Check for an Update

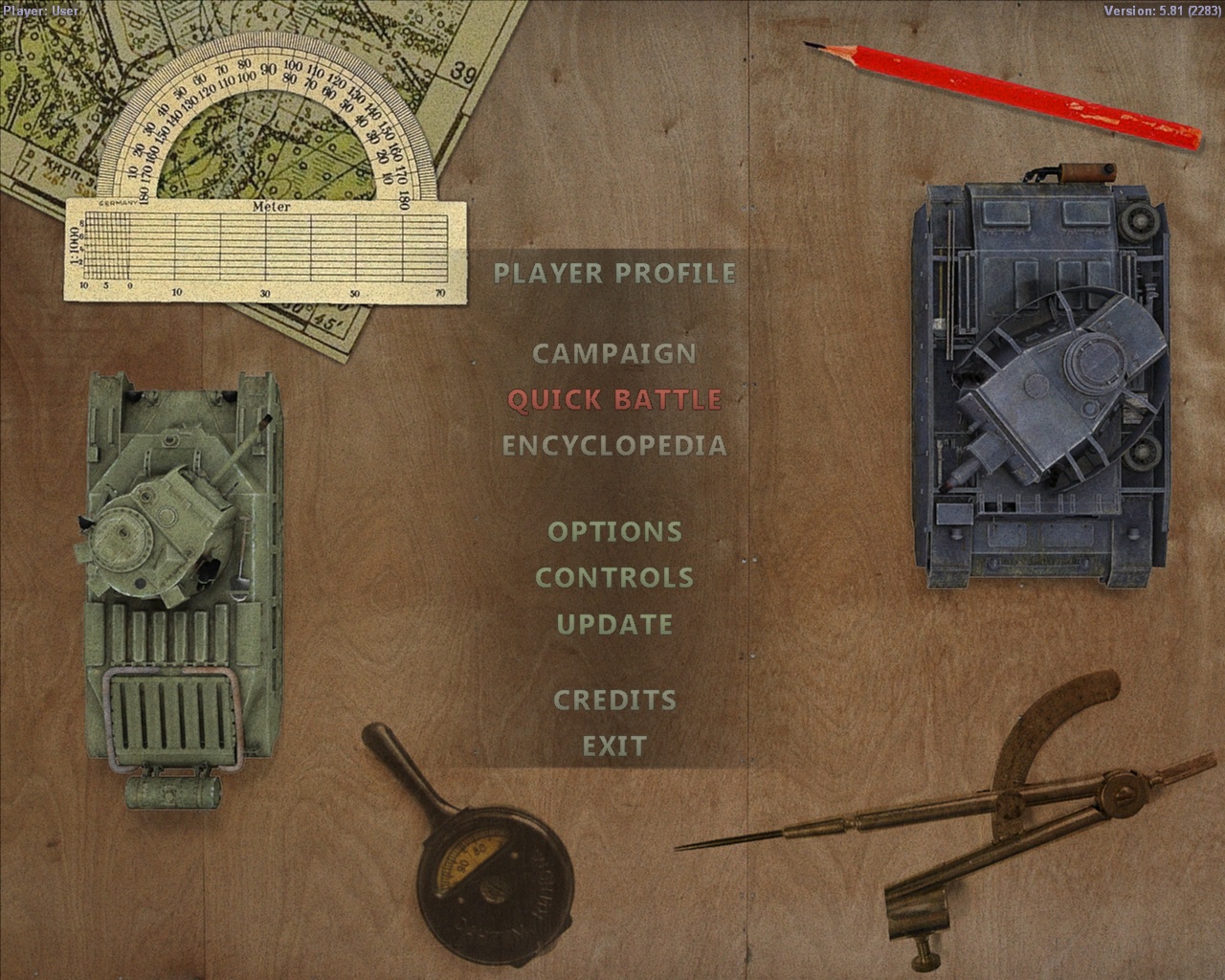[x=615, y=623]
